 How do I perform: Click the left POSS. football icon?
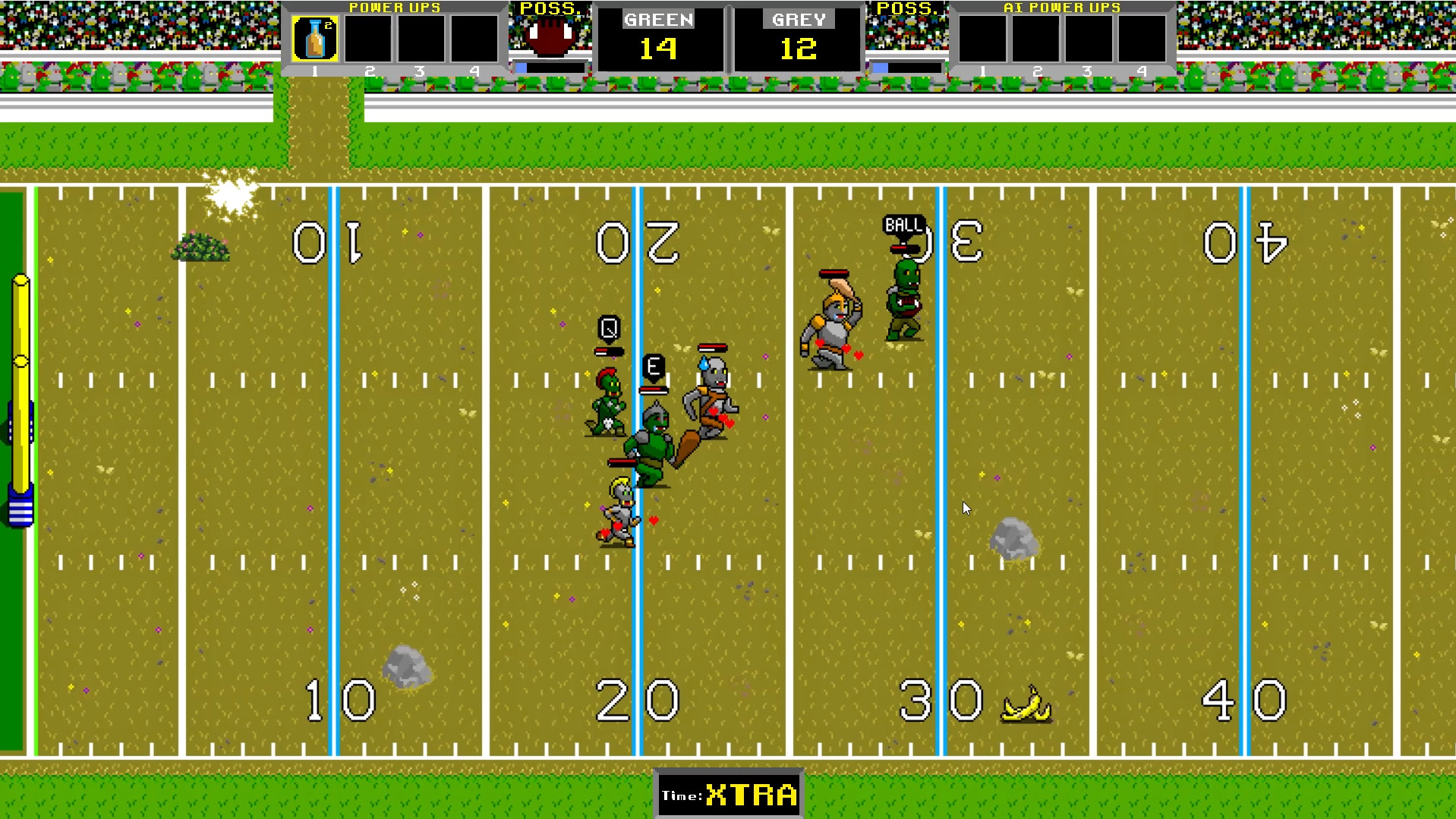[549, 34]
